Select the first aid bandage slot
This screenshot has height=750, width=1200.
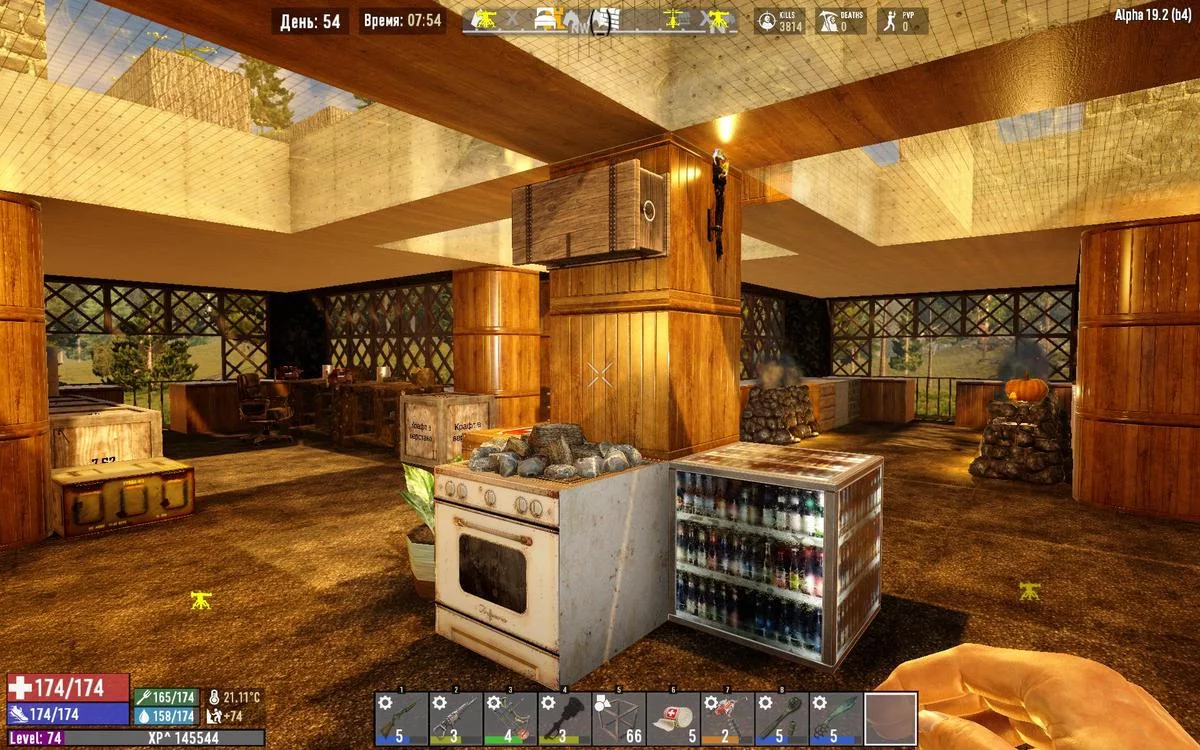pos(673,718)
